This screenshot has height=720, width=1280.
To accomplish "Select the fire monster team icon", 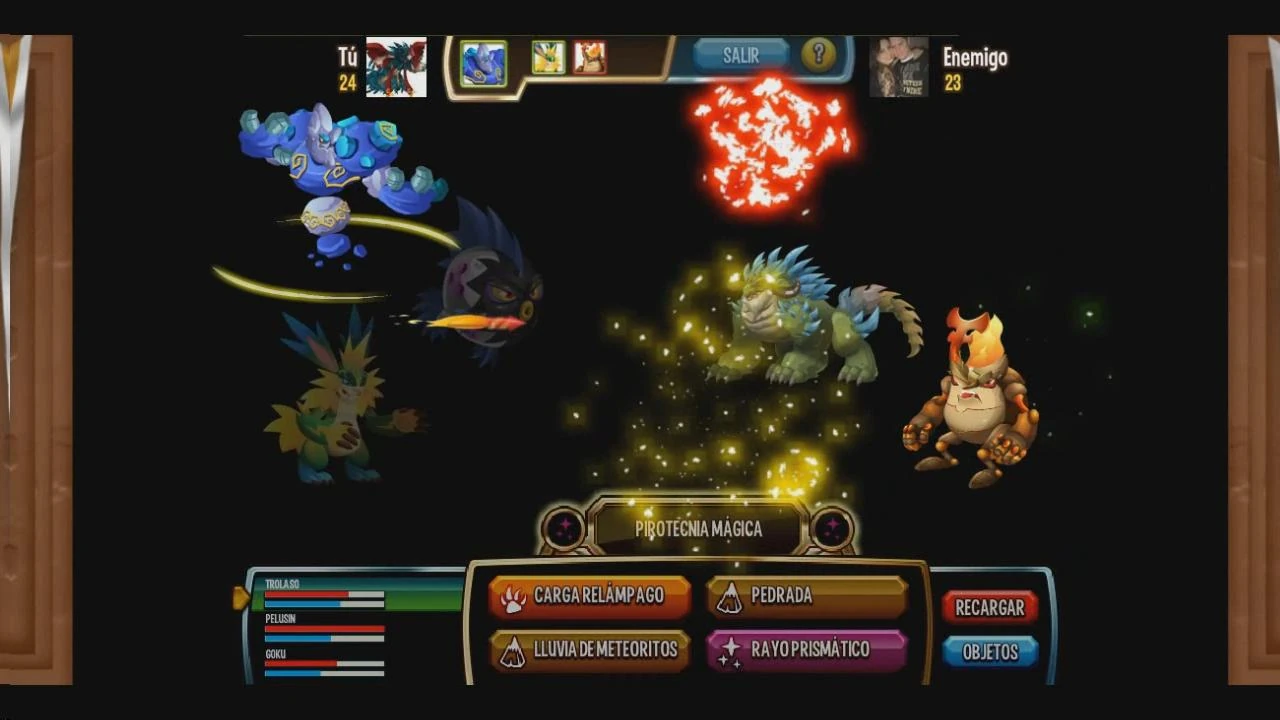I will tap(590, 58).
